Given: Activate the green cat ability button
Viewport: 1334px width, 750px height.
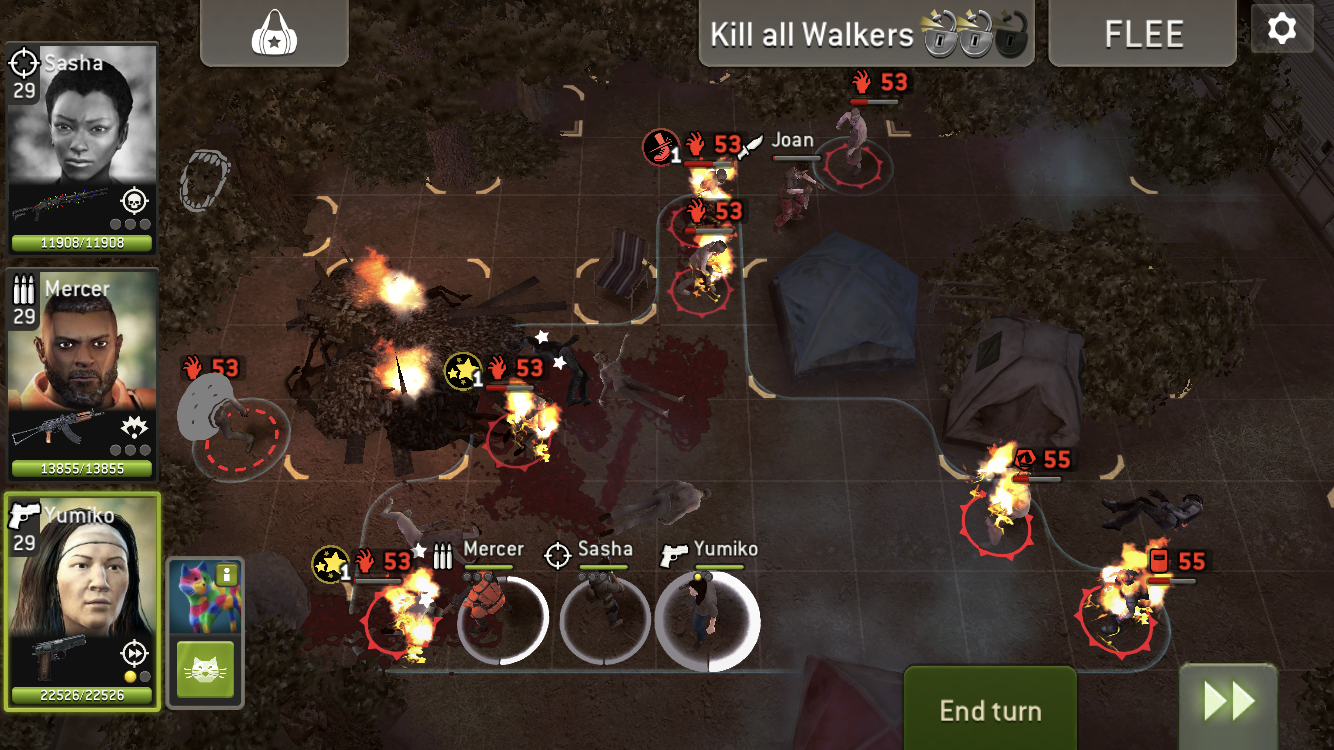Looking at the screenshot, I should point(205,669).
